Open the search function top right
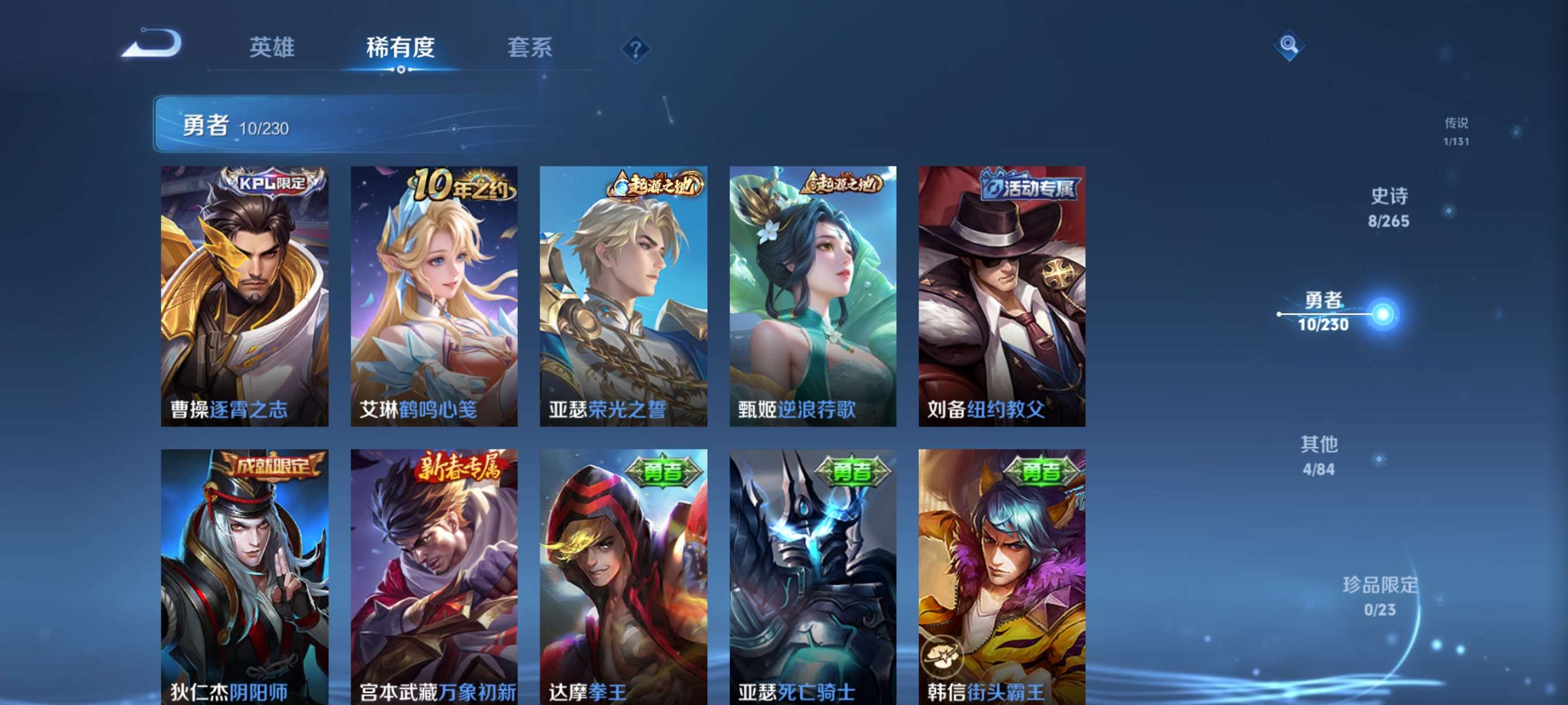The width and height of the screenshot is (1568, 705). (1290, 45)
